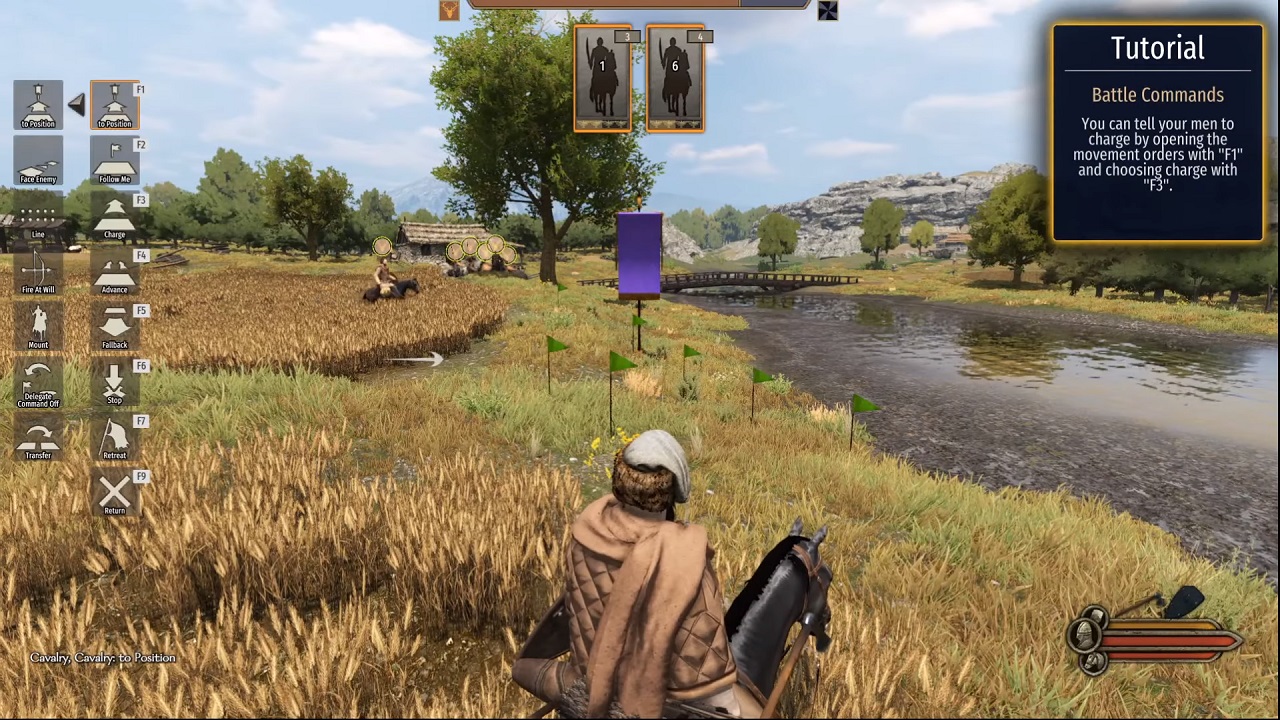The height and width of the screenshot is (720, 1280).
Task: Click the Stop (F6) command icon
Action: click(114, 383)
